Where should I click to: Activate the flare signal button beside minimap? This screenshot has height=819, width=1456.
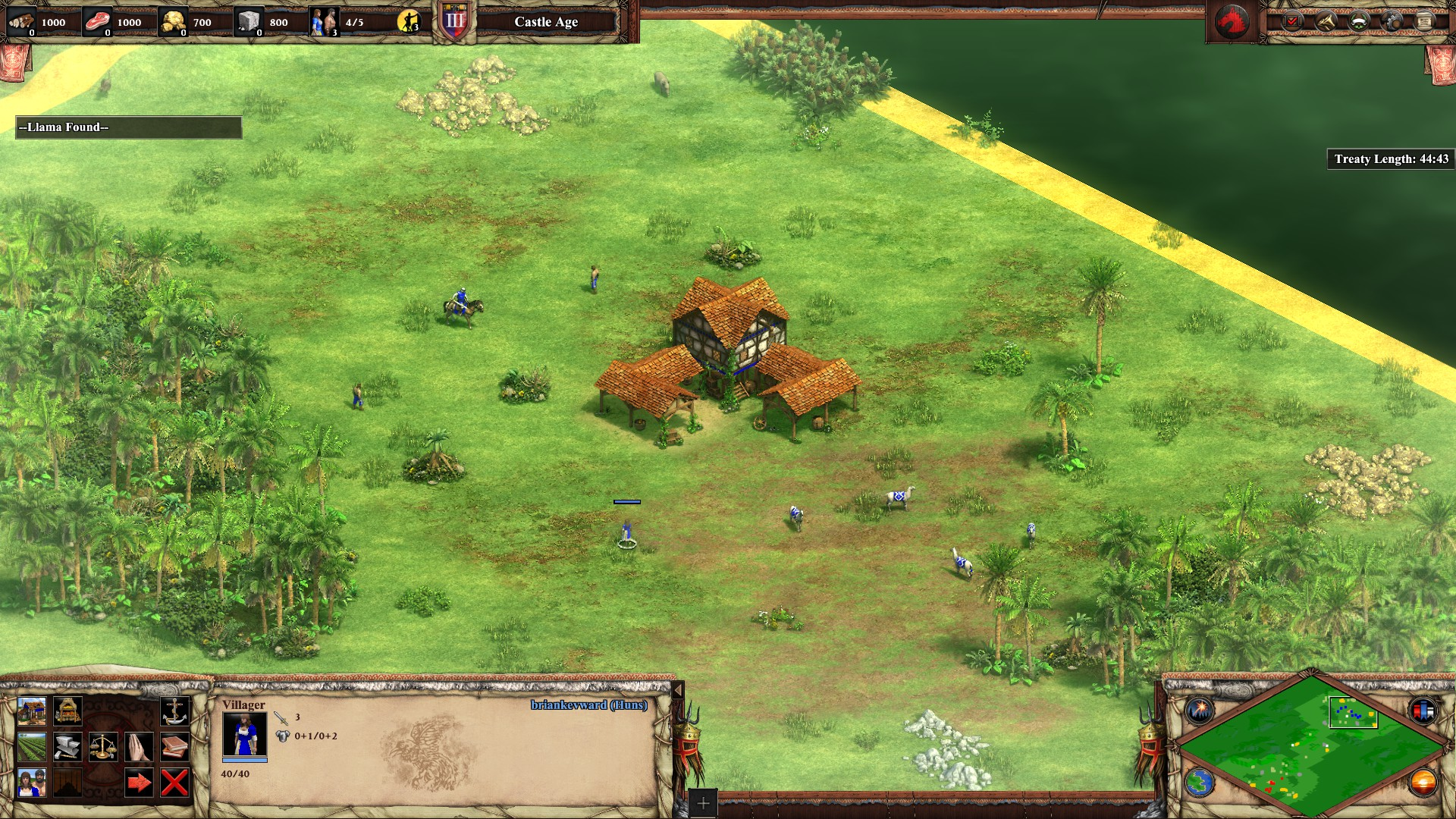point(1200,711)
